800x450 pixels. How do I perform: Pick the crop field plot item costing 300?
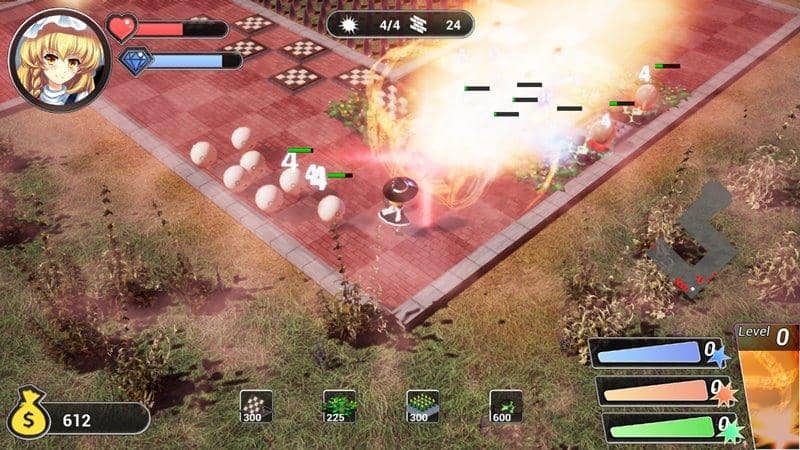(422, 405)
